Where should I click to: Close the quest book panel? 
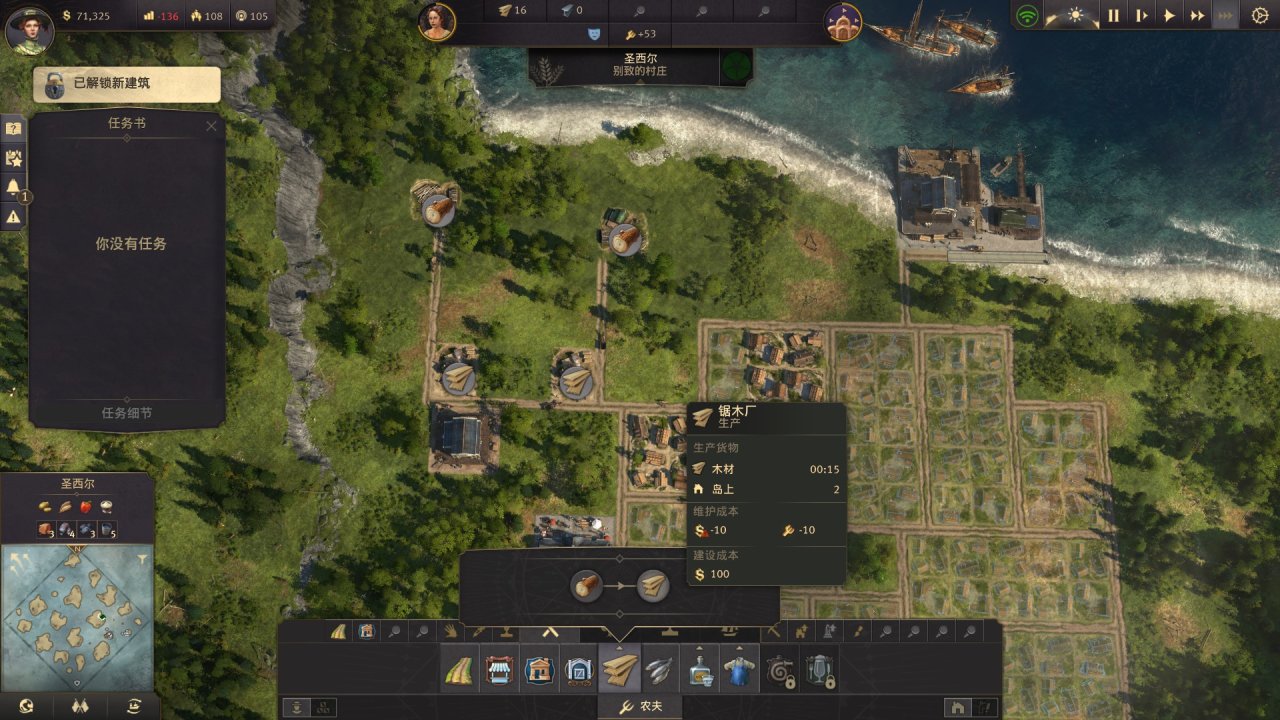click(211, 126)
